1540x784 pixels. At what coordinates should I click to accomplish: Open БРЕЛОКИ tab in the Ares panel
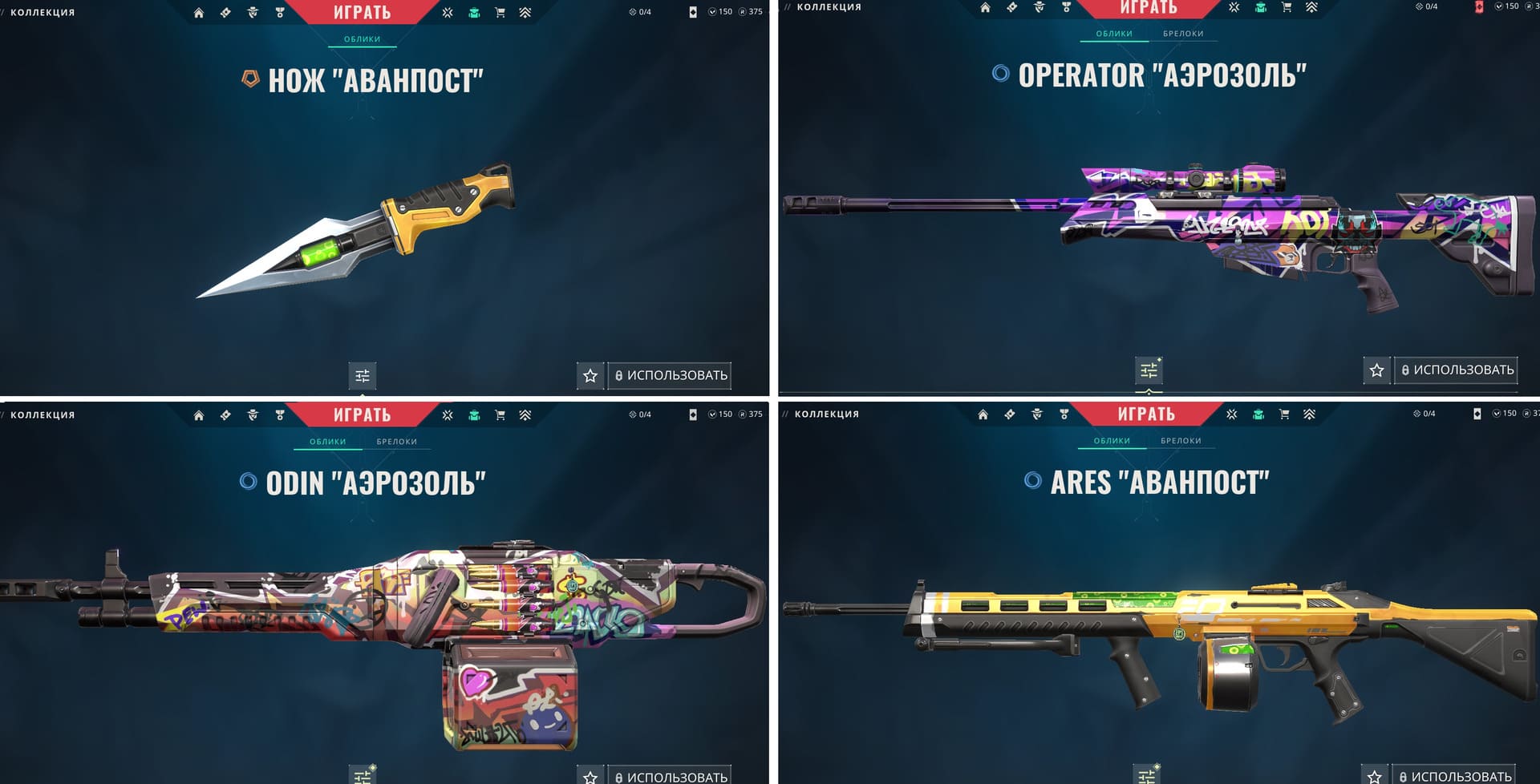point(1181,441)
